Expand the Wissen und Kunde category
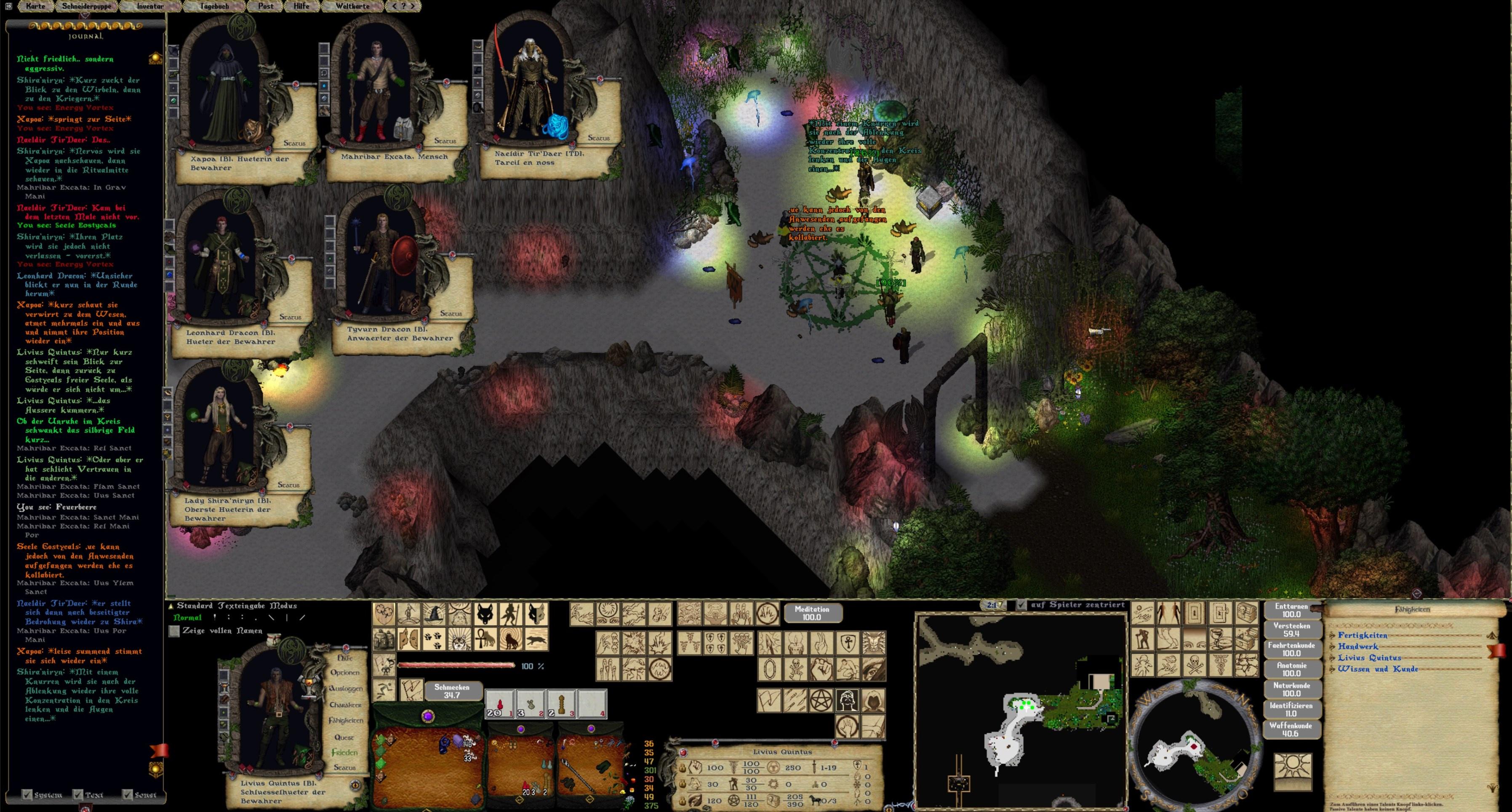Screen dimensions: 1512x812 [x=1377, y=669]
